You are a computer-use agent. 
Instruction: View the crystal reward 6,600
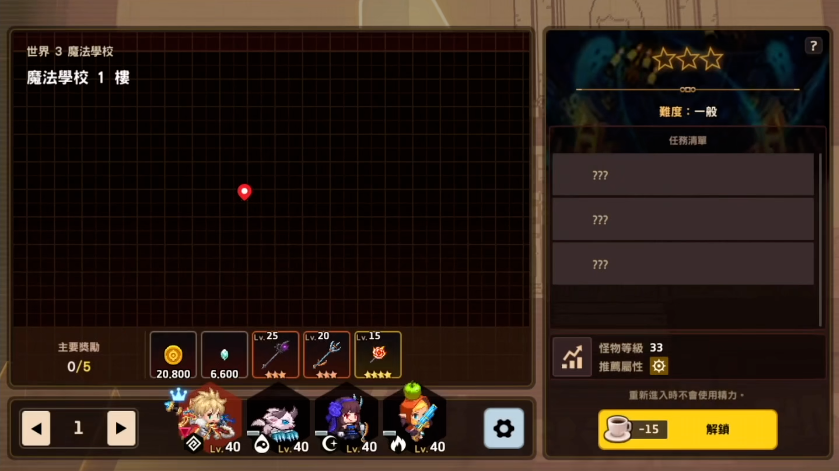pyautogui.click(x=224, y=356)
